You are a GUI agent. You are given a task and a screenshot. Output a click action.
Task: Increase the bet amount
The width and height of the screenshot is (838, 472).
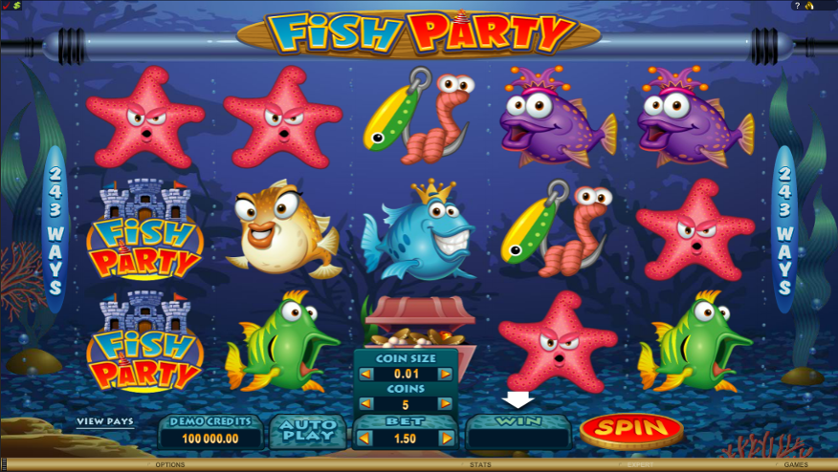446,438
